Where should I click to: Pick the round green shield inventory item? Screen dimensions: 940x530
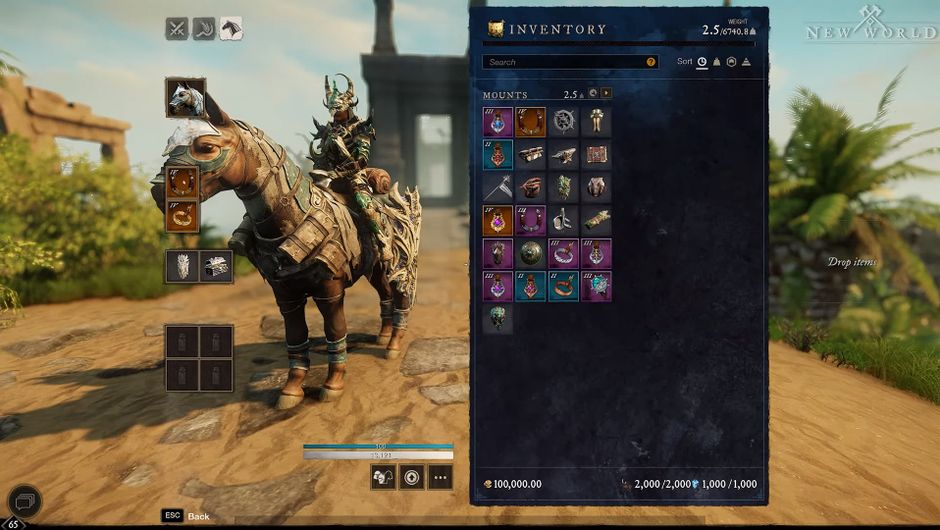coord(531,253)
